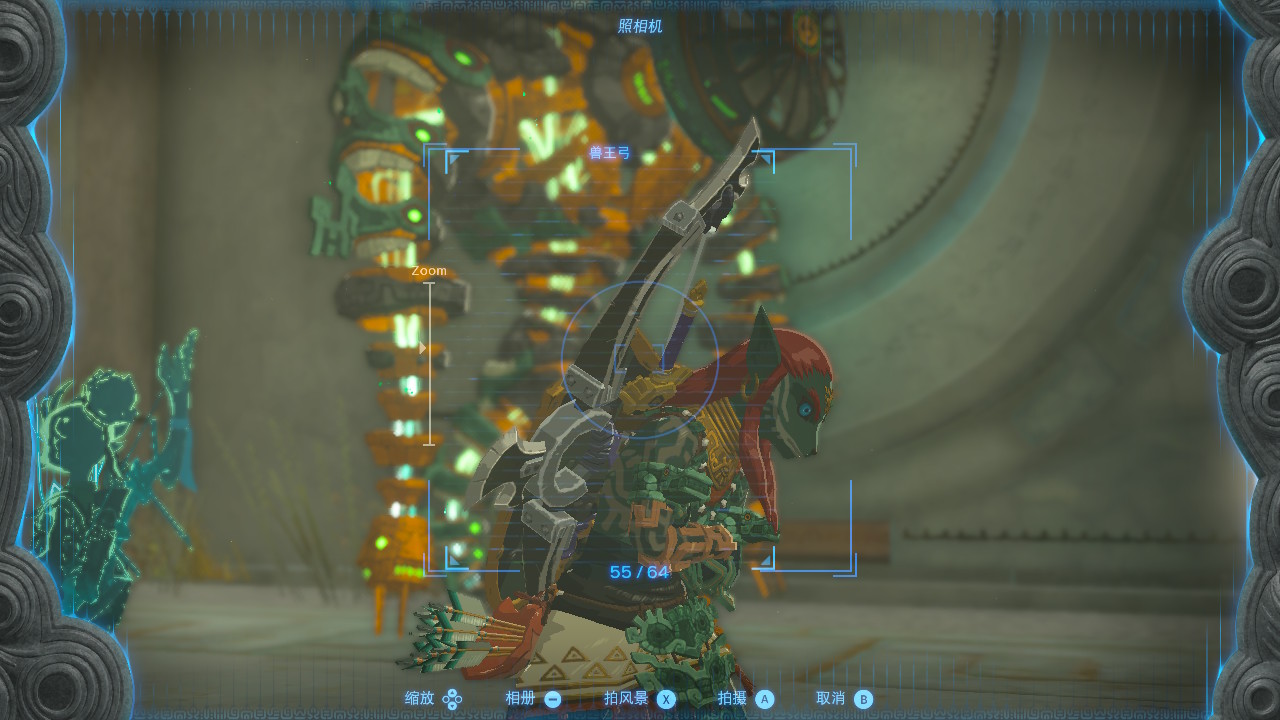The height and width of the screenshot is (720, 1280).
Task: Open the 相册 album
Action: click(x=533, y=699)
